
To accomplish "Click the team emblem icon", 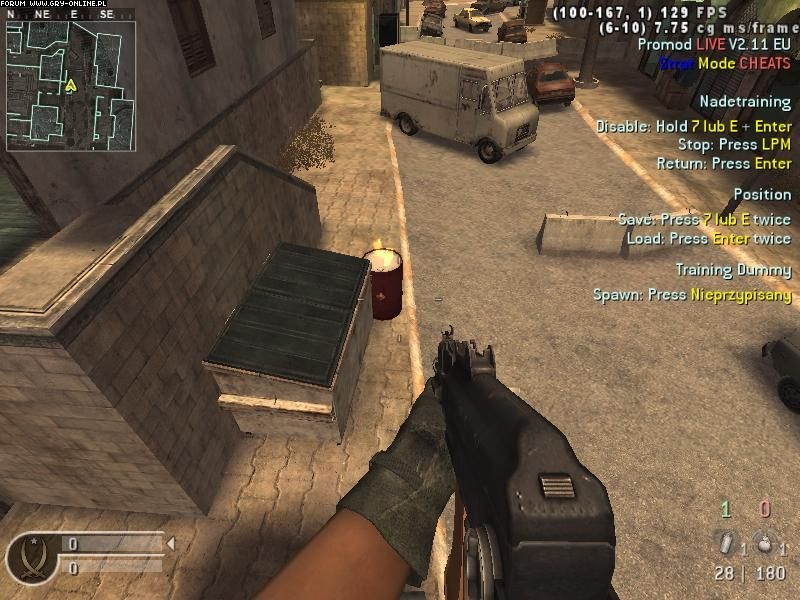I will tap(27, 554).
